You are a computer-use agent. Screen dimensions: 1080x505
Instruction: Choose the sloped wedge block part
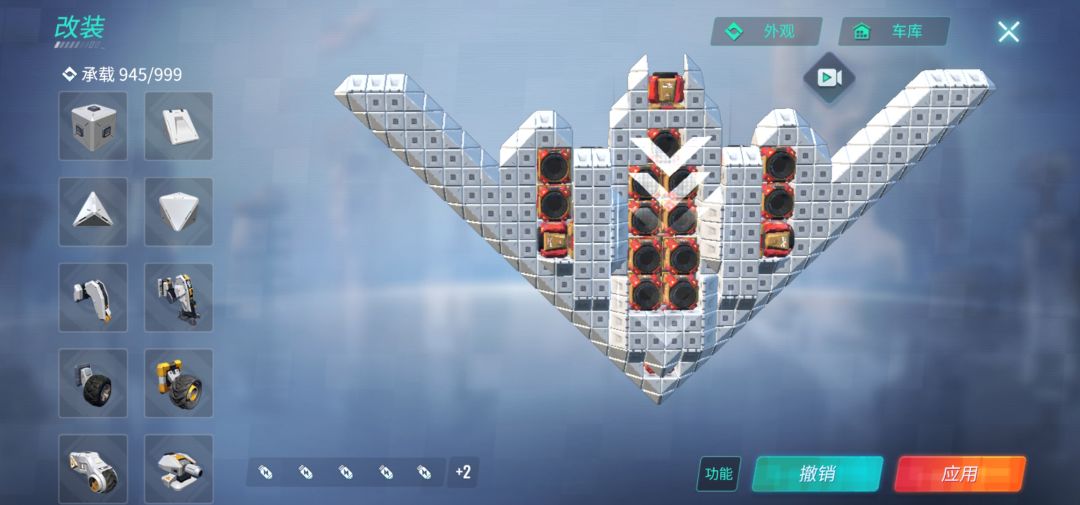pos(179,126)
